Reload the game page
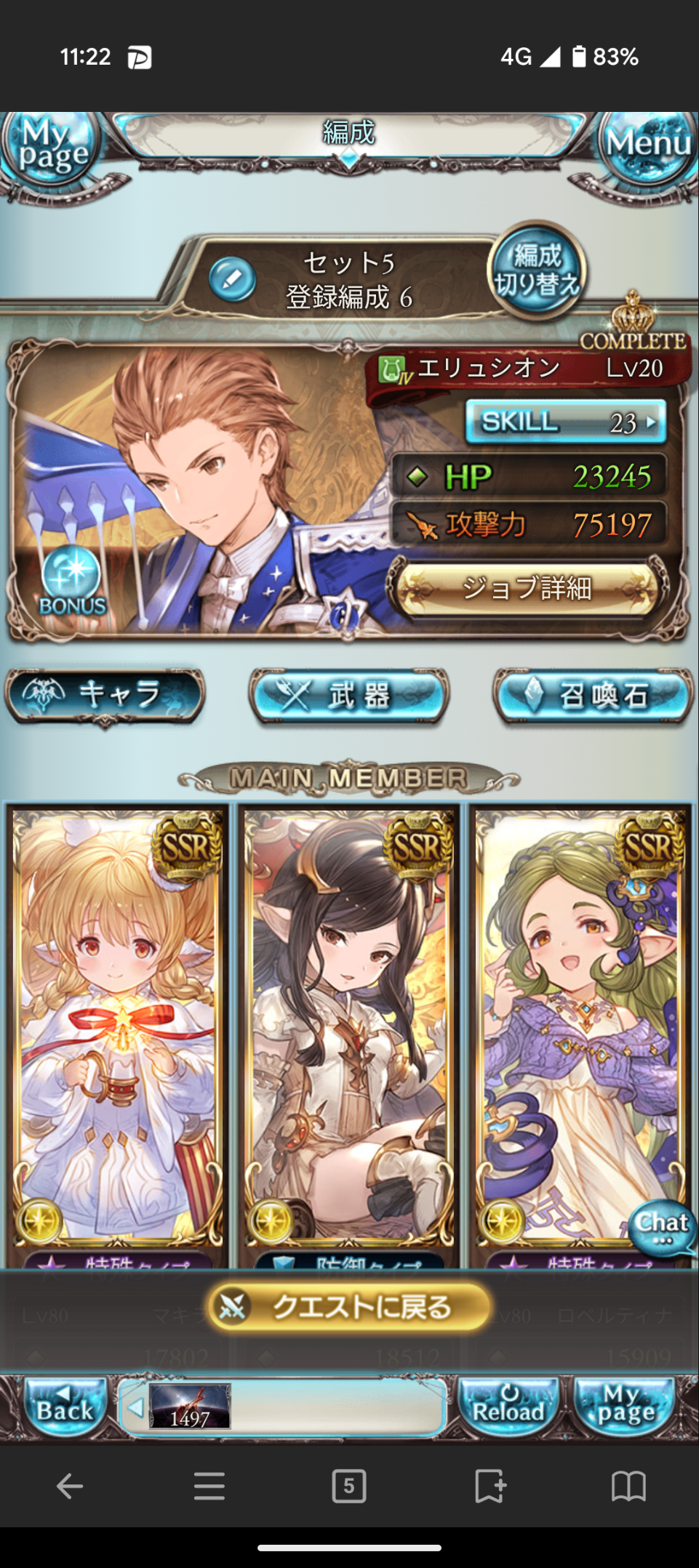This screenshot has height=1568, width=699. (x=508, y=1407)
